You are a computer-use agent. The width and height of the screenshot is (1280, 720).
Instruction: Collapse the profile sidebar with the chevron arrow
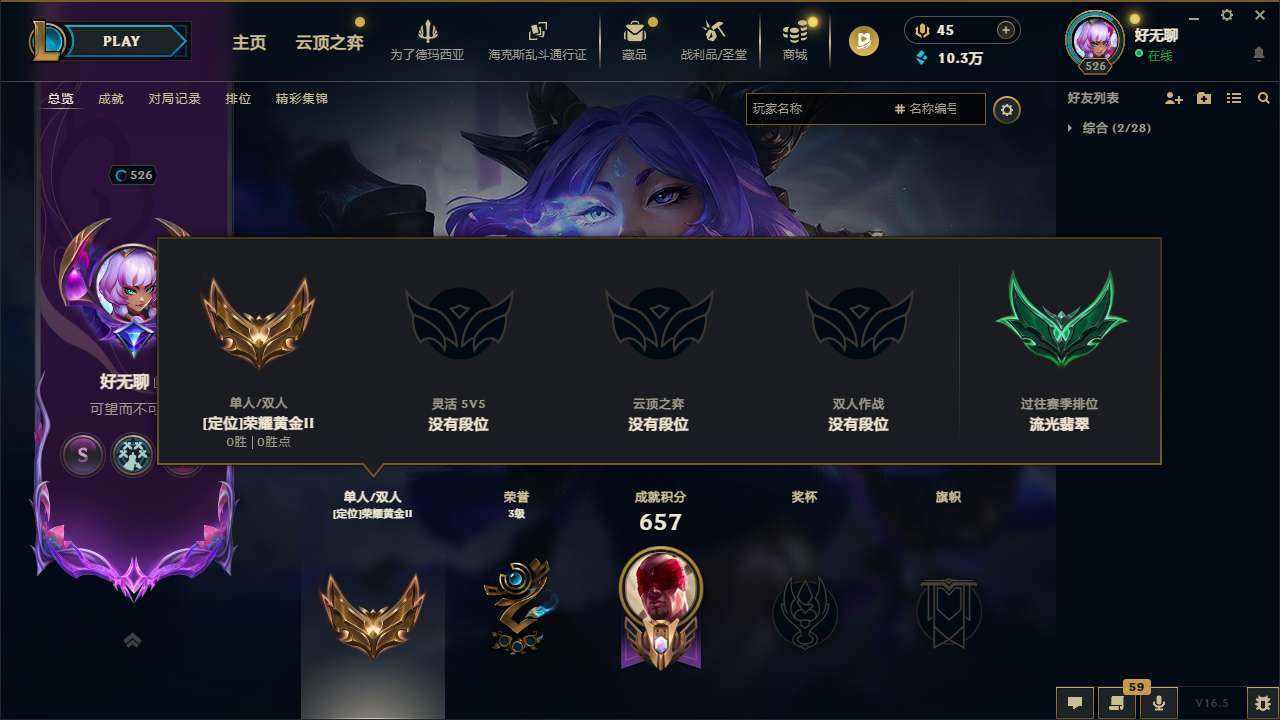132,640
